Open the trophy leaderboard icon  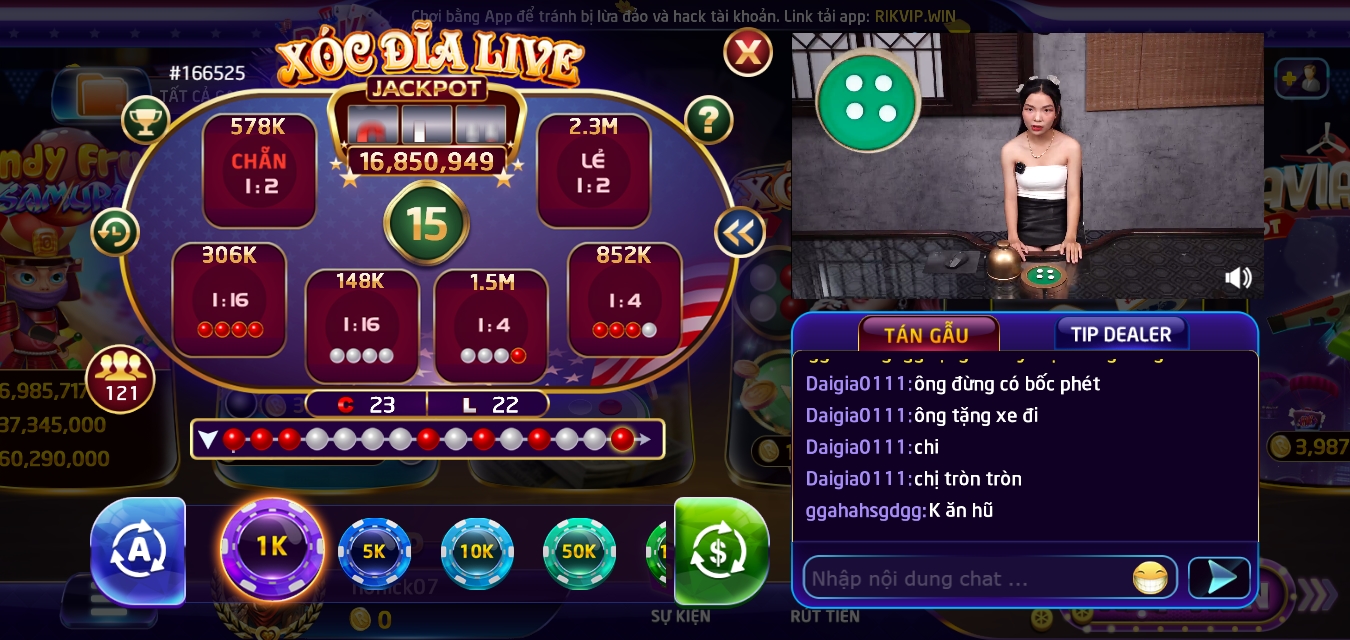[x=146, y=121]
